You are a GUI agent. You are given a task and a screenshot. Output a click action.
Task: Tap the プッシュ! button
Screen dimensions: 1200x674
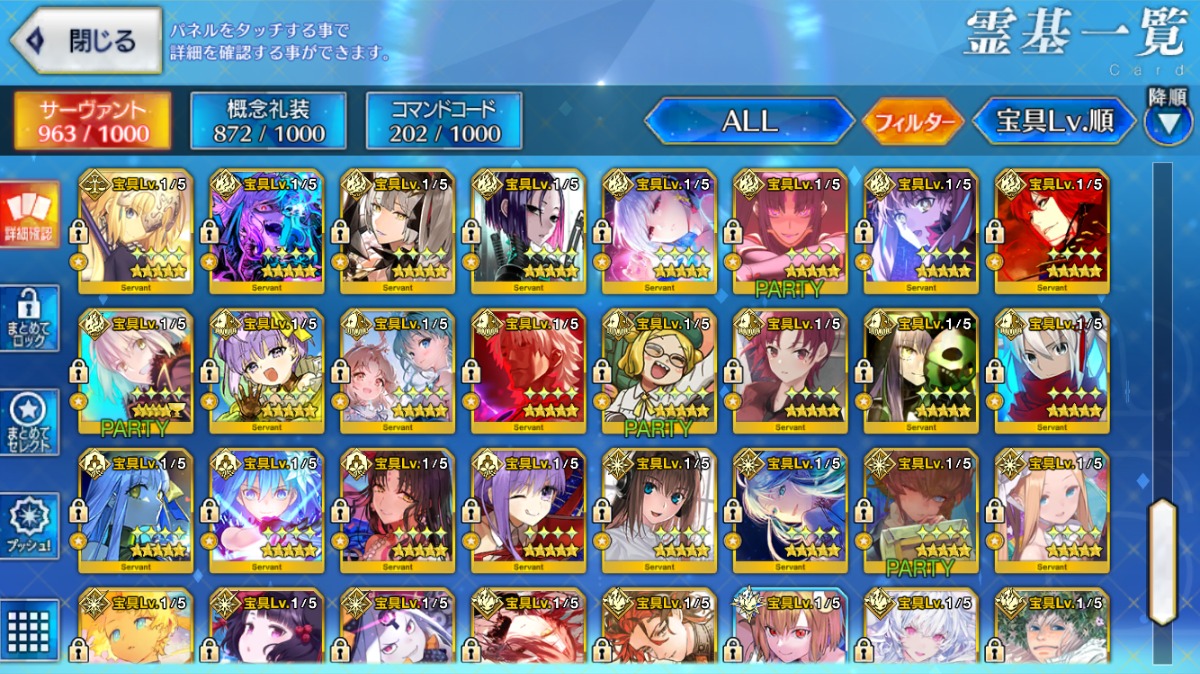[29, 525]
